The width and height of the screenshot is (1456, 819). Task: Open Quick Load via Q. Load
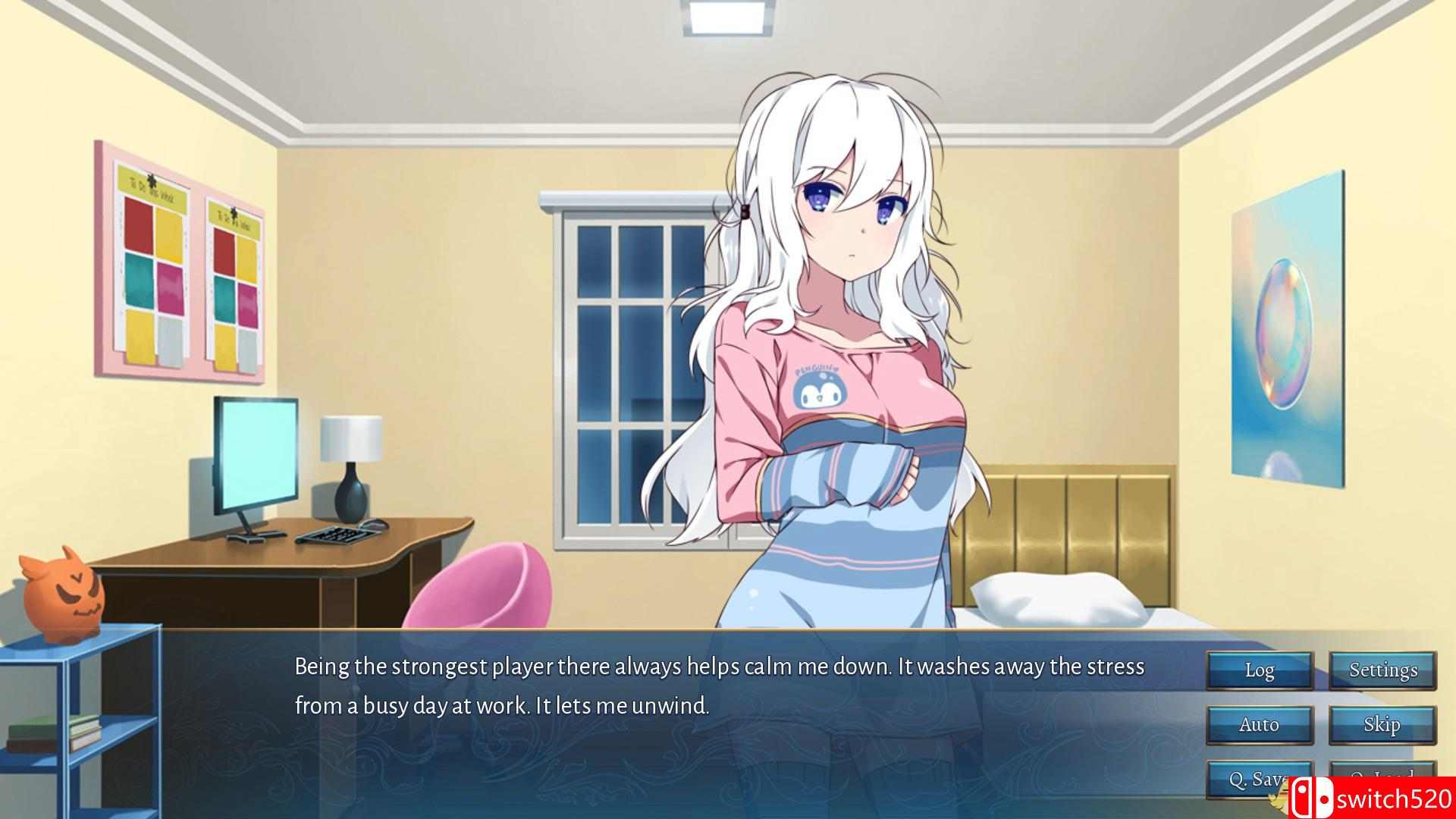point(1382,778)
